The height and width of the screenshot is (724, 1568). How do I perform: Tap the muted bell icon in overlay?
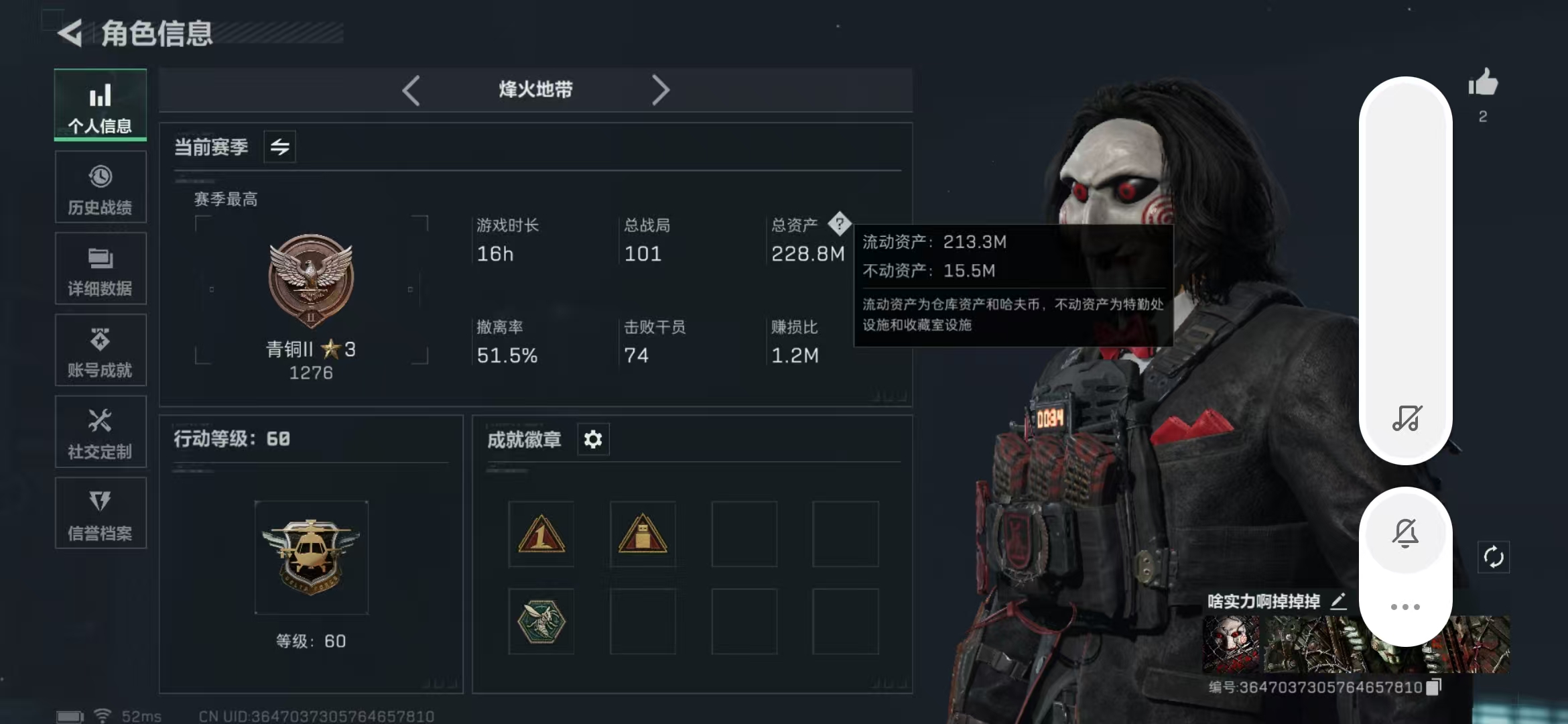[1405, 533]
